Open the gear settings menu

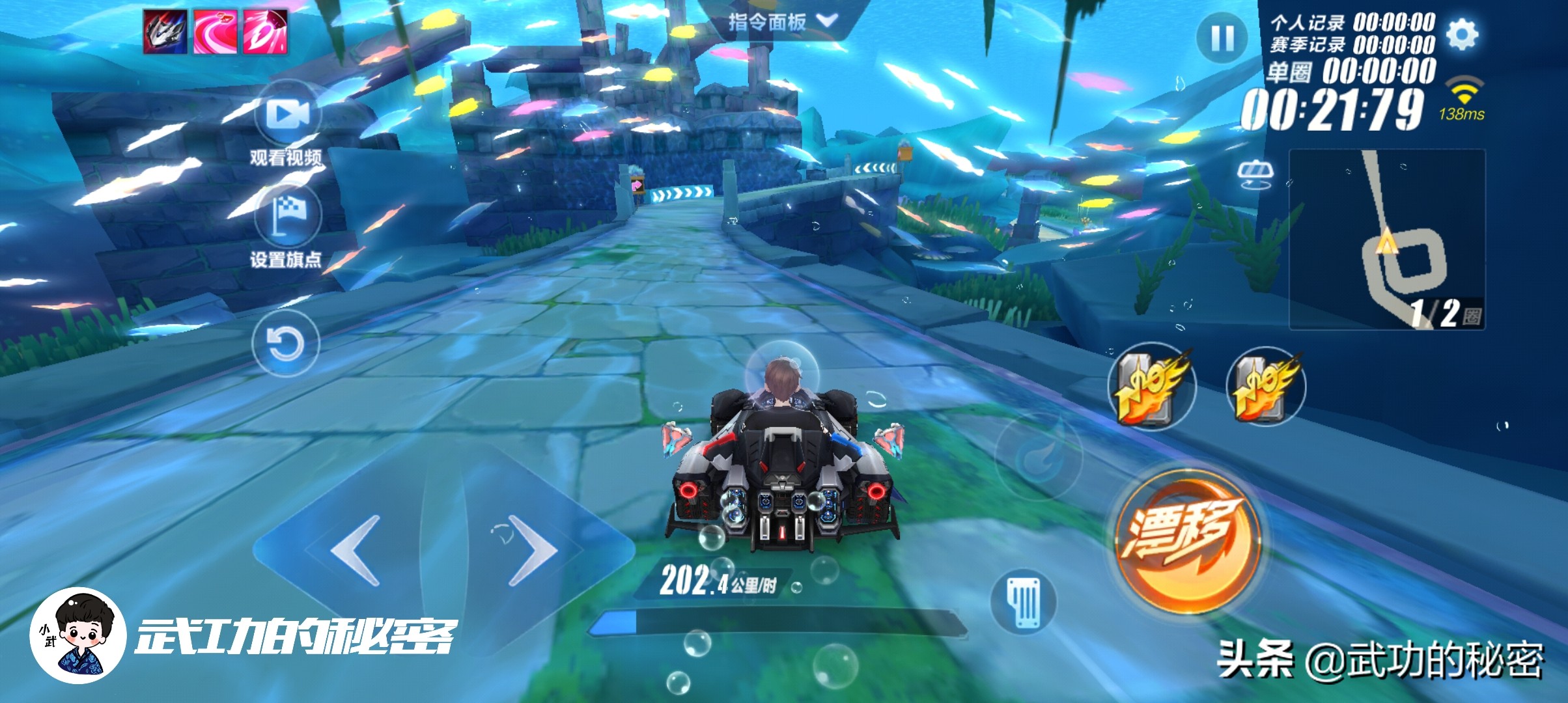point(1462,34)
